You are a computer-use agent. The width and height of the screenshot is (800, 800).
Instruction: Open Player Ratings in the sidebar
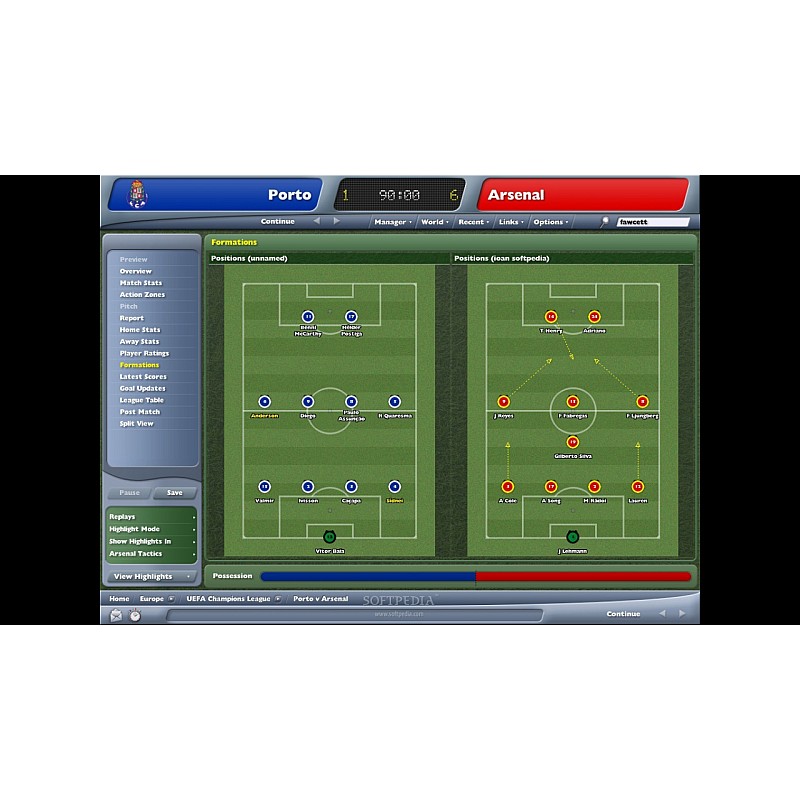(144, 353)
